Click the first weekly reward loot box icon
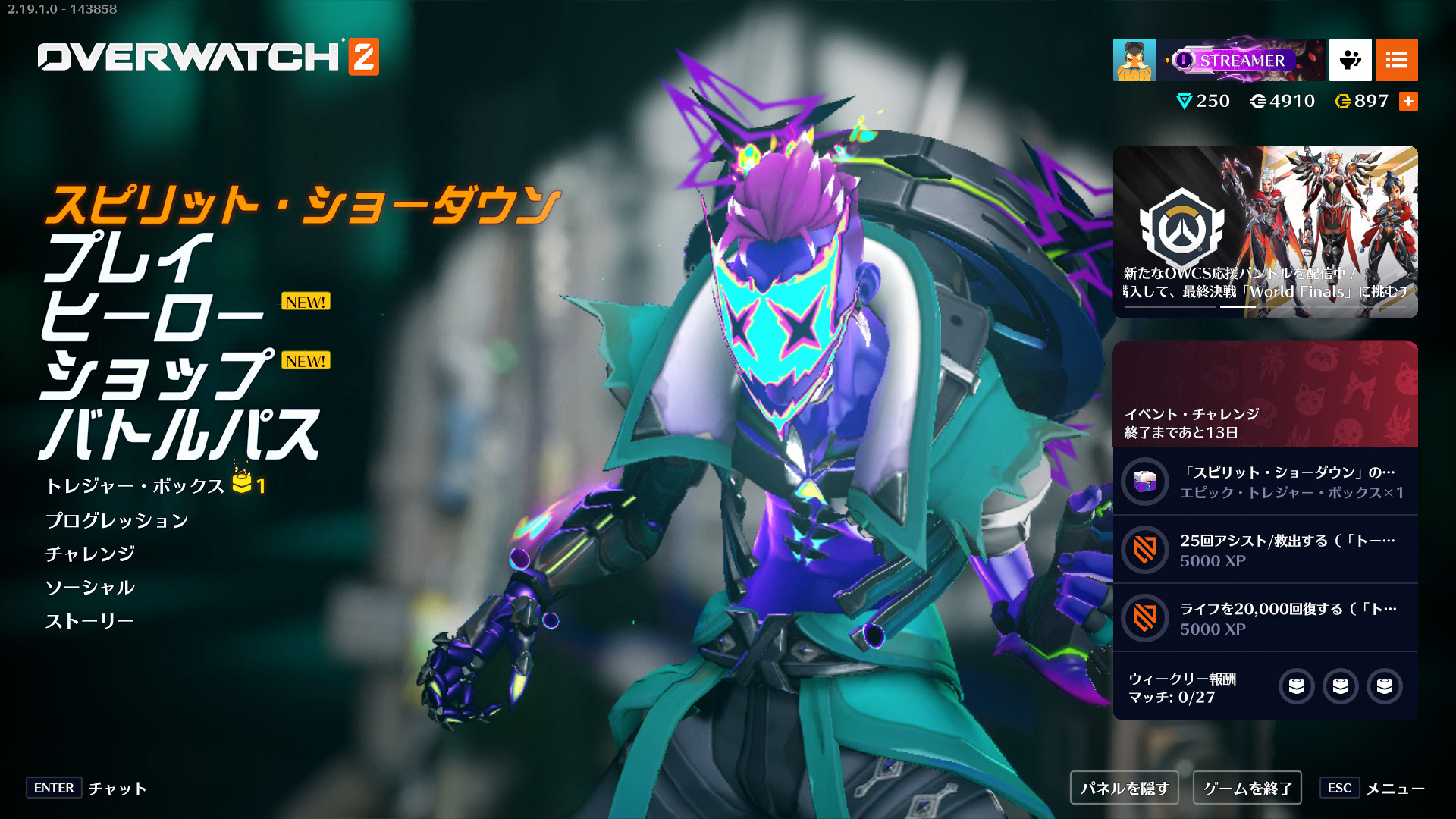This screenshot has width=1456, height=819. [1298, 686]
